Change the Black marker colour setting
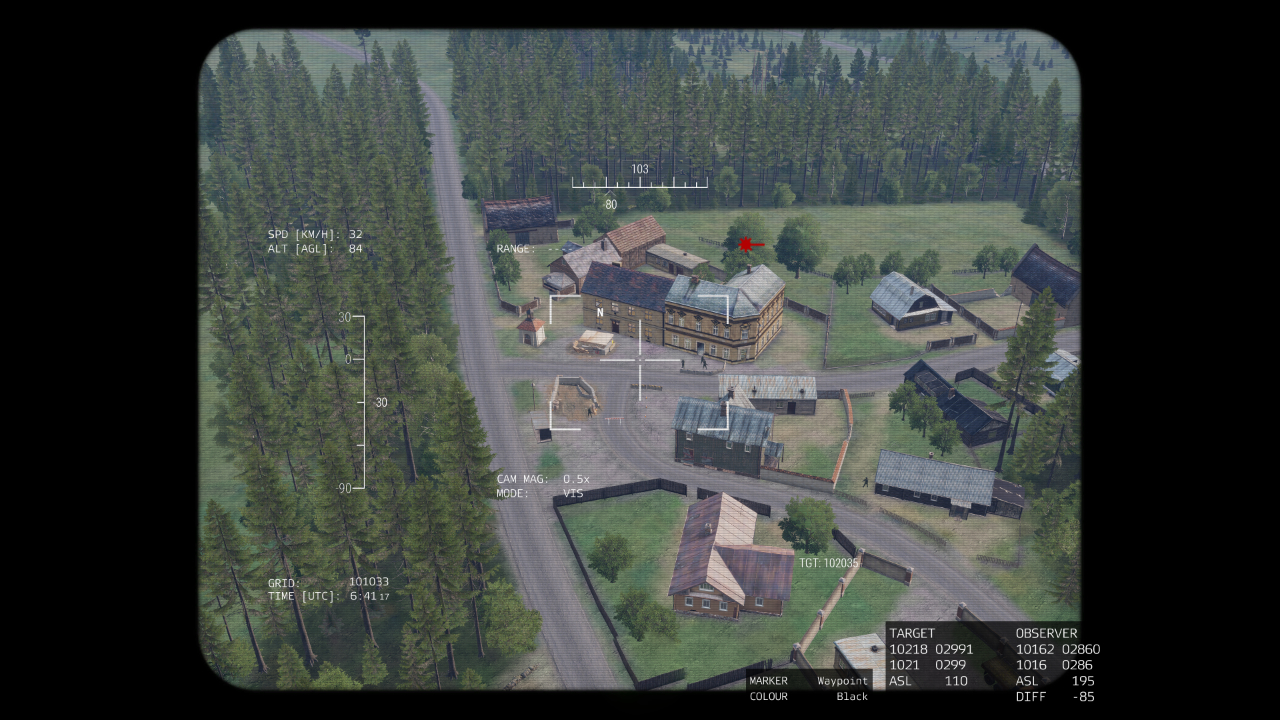The width and height of the screenshot is (1280, 720). (851, 697)
